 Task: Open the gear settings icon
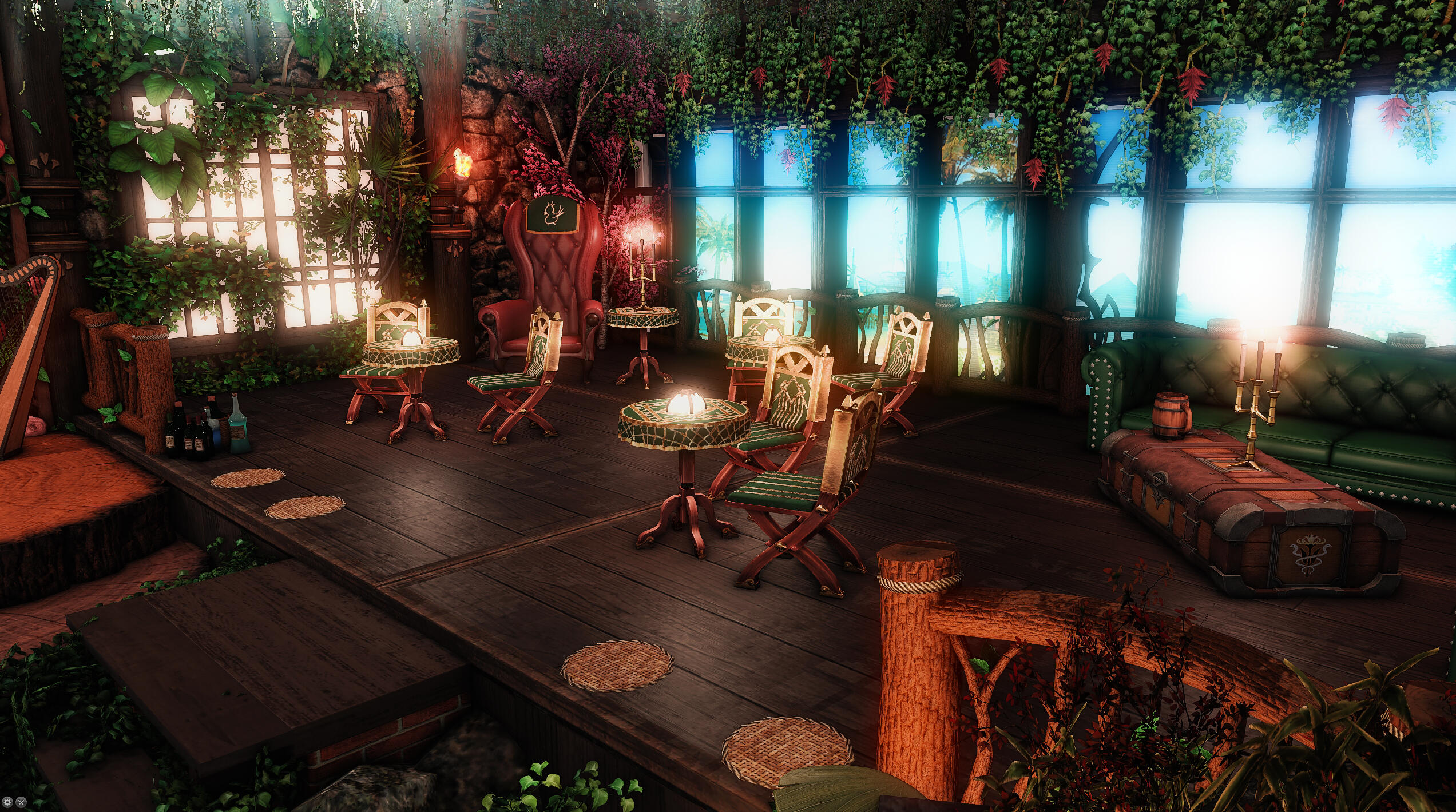(8, 802)
